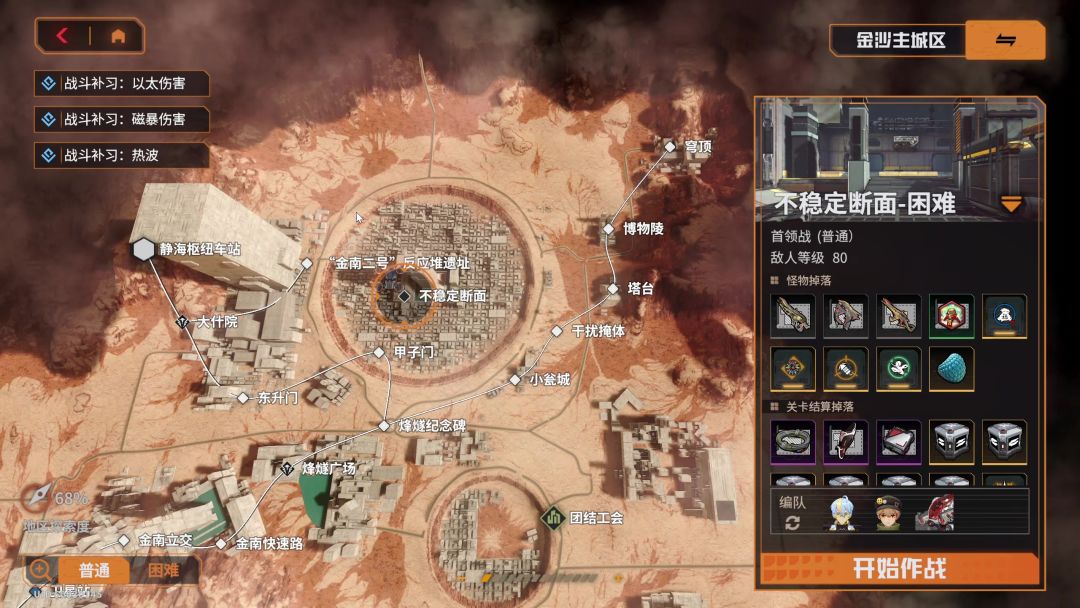
Task: Open the 团结工会 map marker
Action: [553, 517]
